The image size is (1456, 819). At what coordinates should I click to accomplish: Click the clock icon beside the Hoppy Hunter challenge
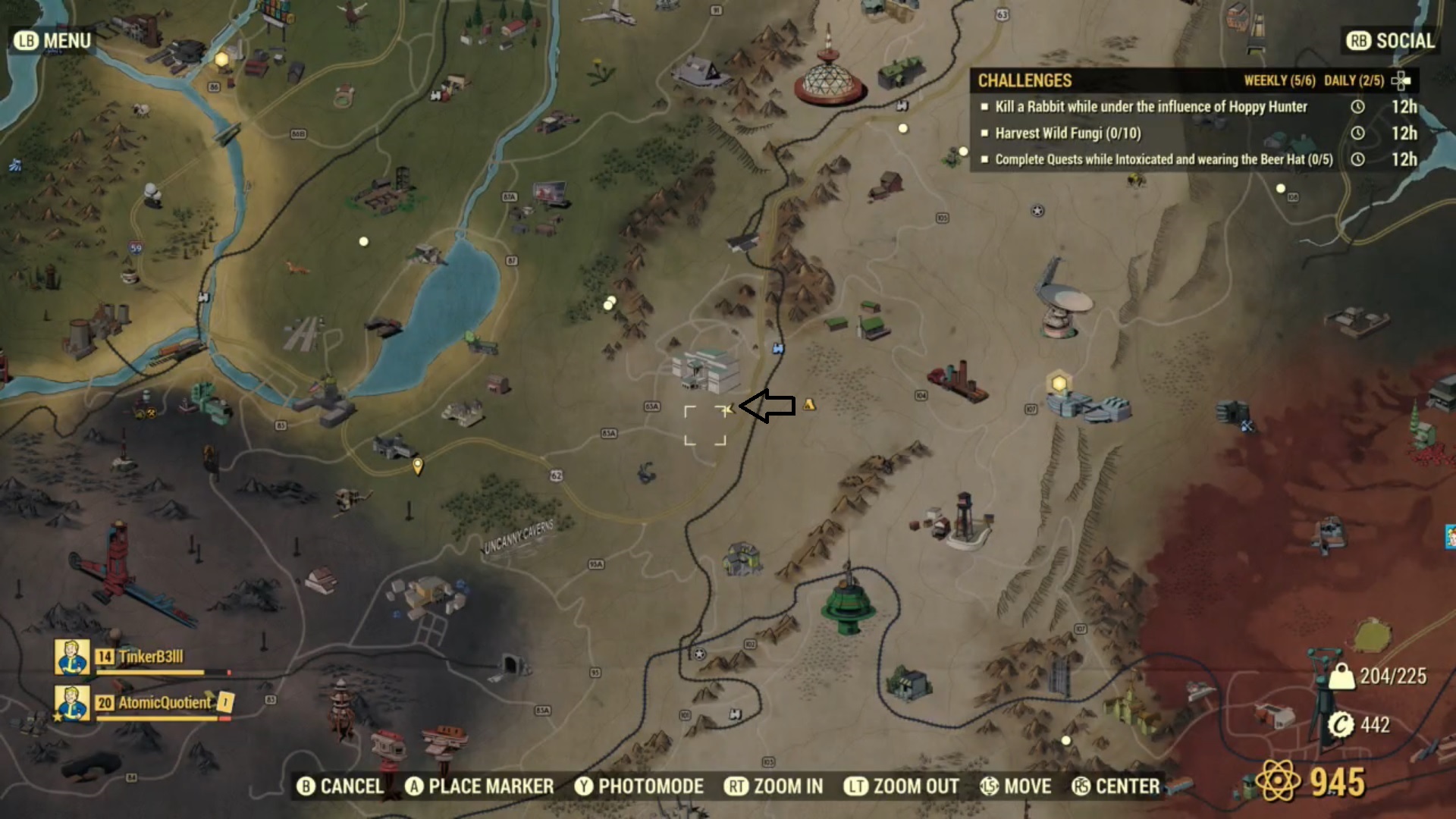point(1357,107)
